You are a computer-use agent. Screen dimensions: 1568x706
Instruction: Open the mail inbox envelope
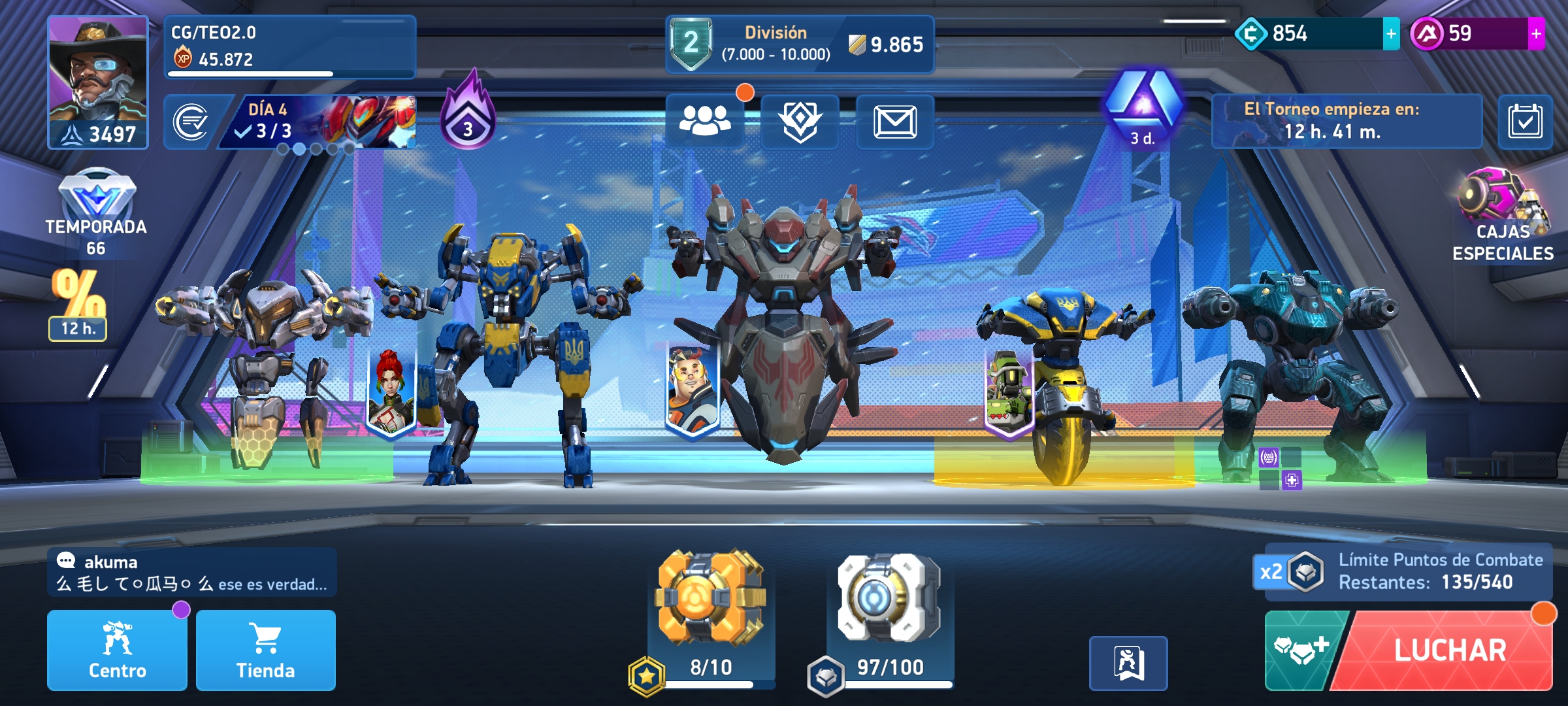click(895, 122)
